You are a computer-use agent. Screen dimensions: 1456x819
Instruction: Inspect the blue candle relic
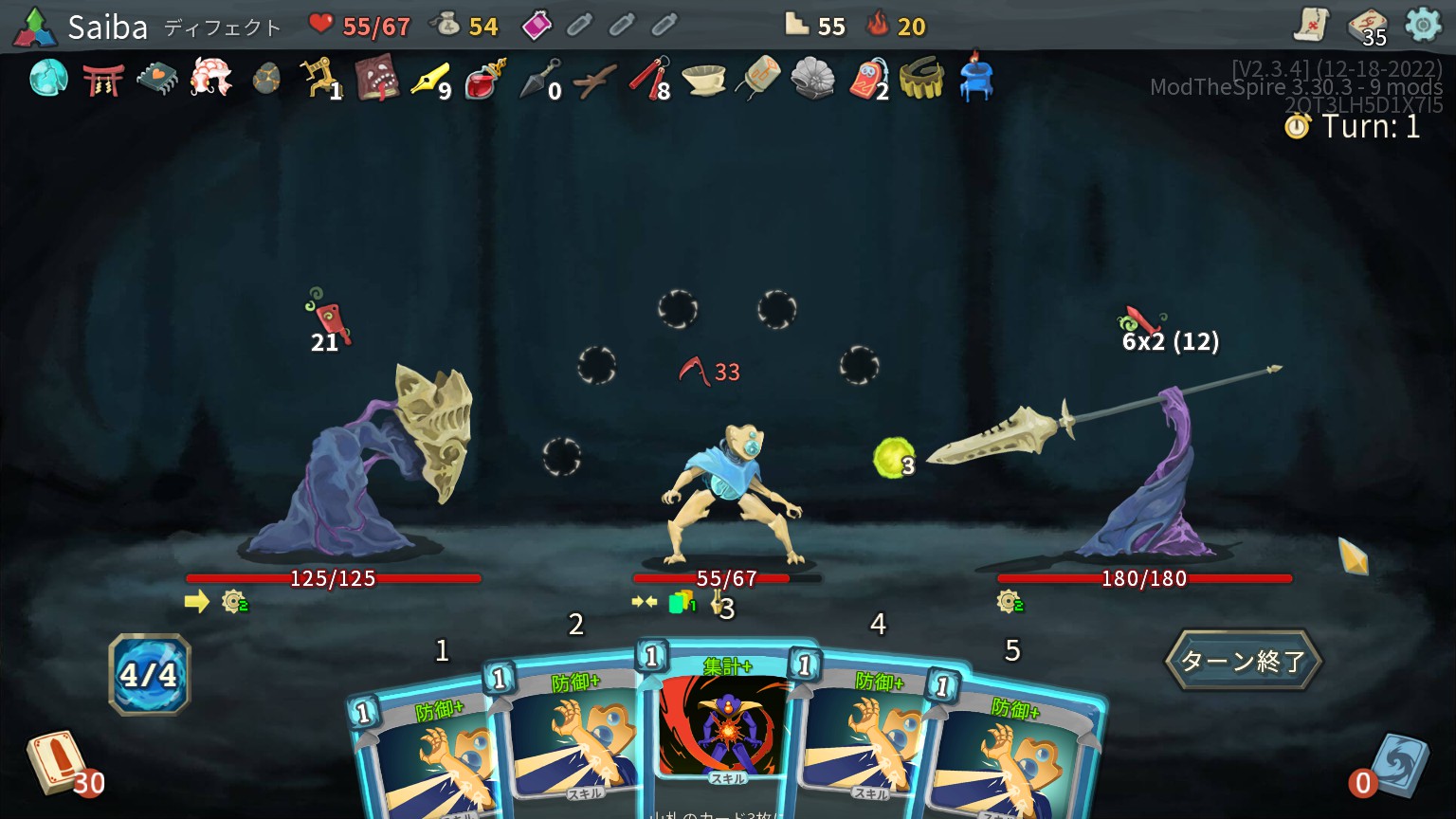[x=974, y=76]
